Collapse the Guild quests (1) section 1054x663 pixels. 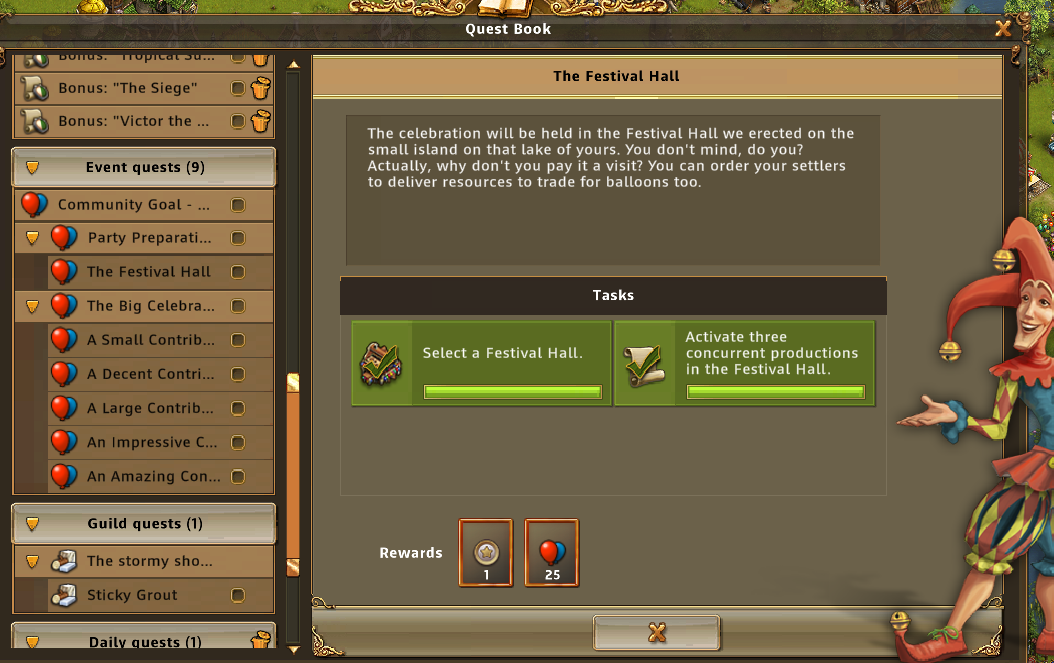[144, 524]
